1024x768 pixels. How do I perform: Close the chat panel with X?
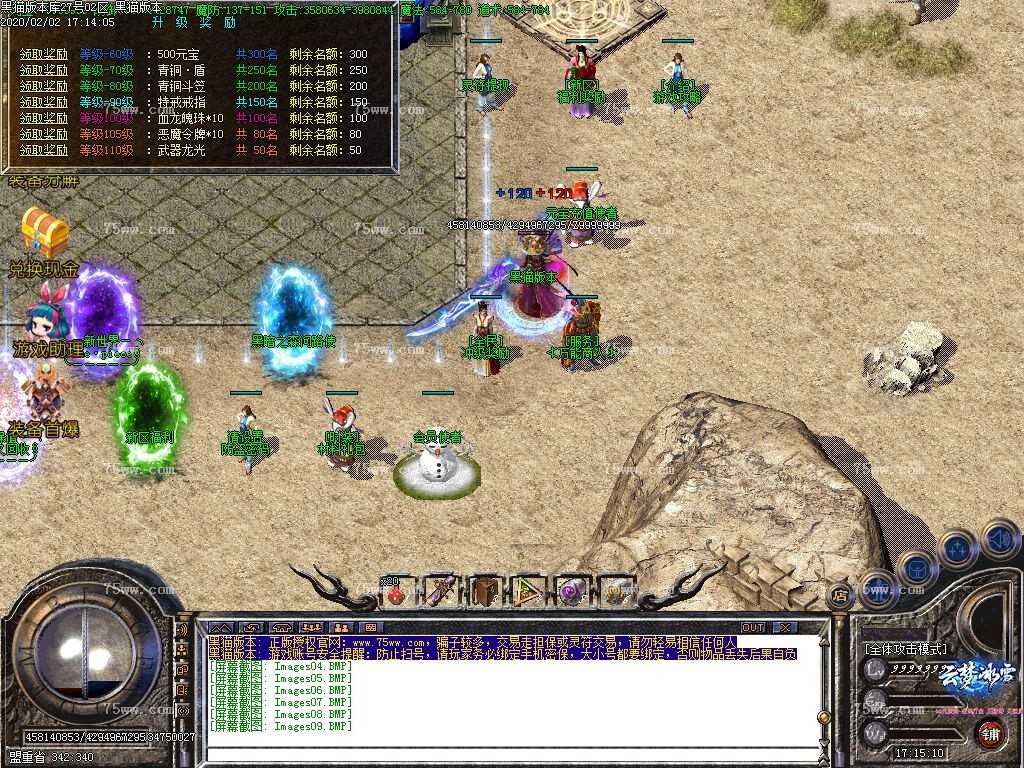click(785, 627)
